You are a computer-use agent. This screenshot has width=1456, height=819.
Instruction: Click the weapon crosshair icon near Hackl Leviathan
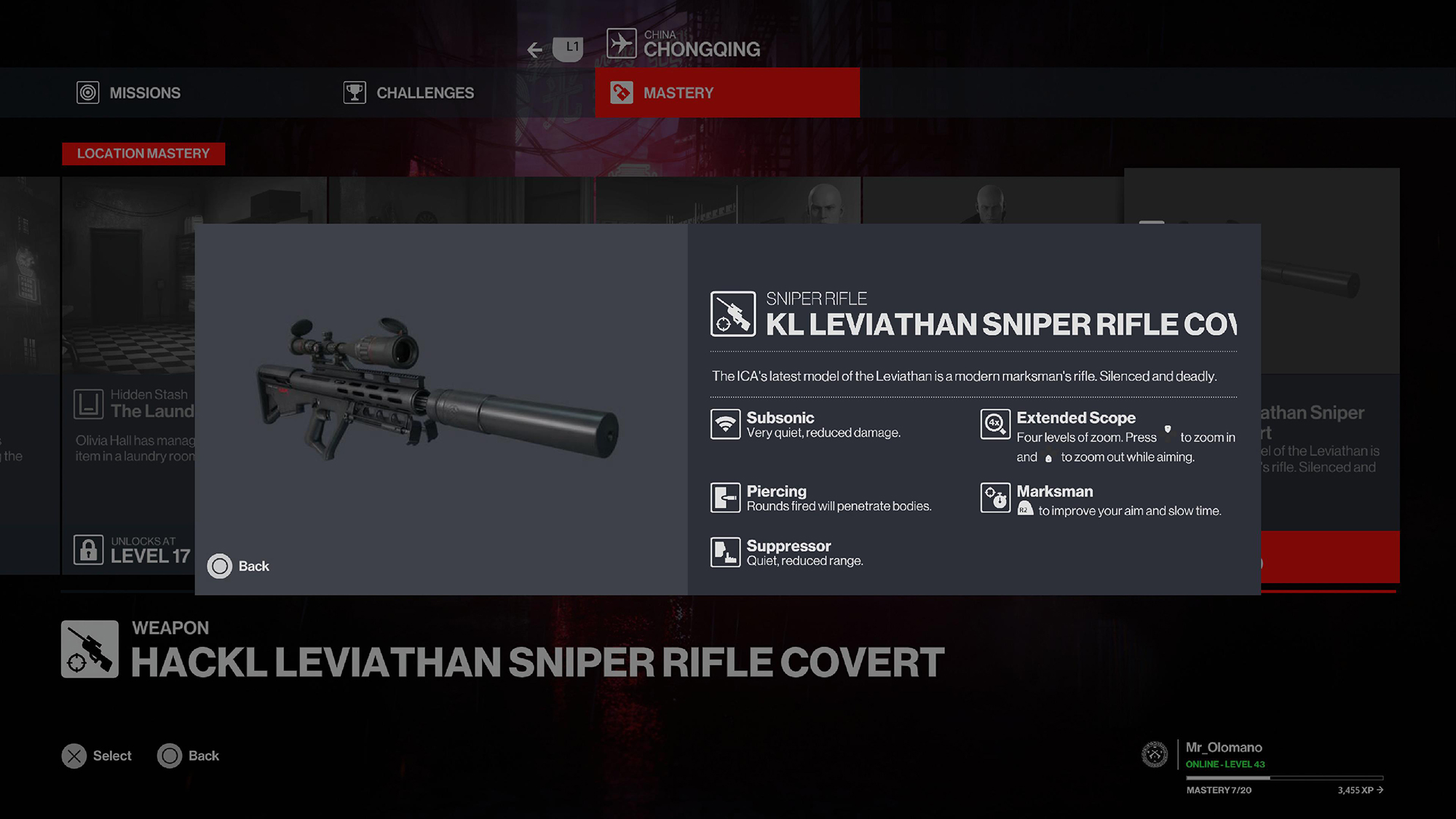[x=89, y=649]
